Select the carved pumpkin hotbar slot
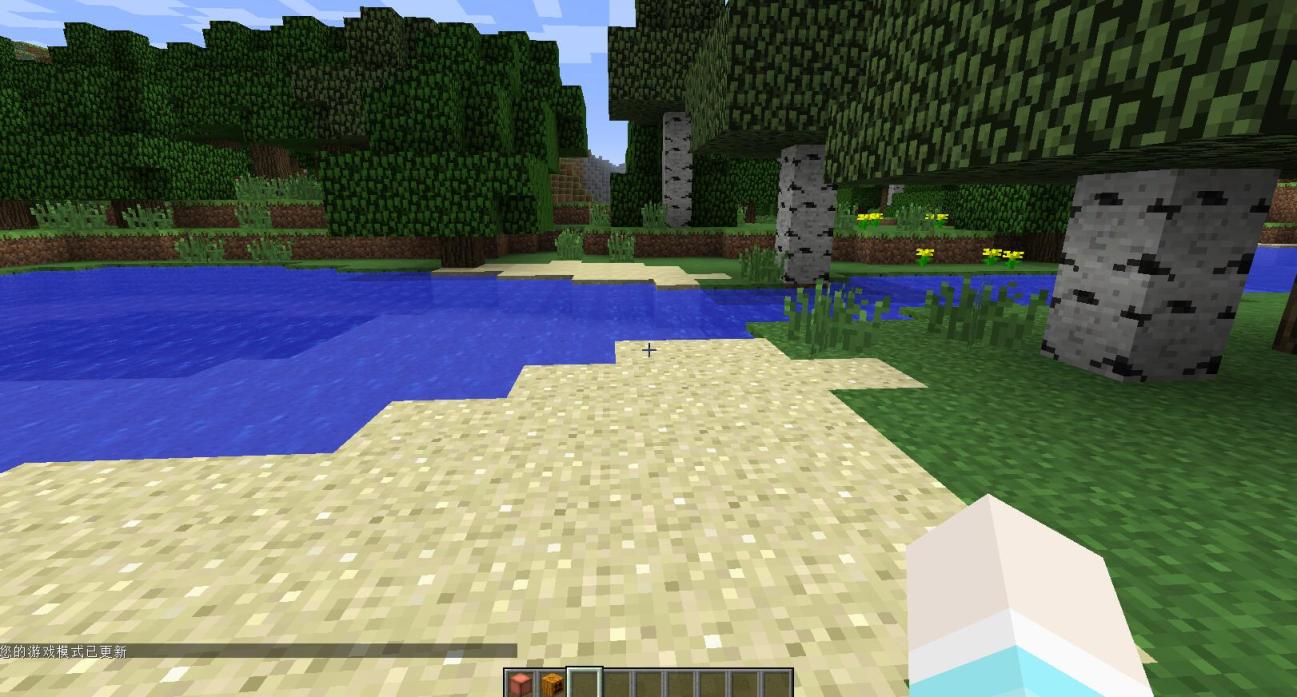The width and height of the screenshot is (1297, 697). [552, 684]
